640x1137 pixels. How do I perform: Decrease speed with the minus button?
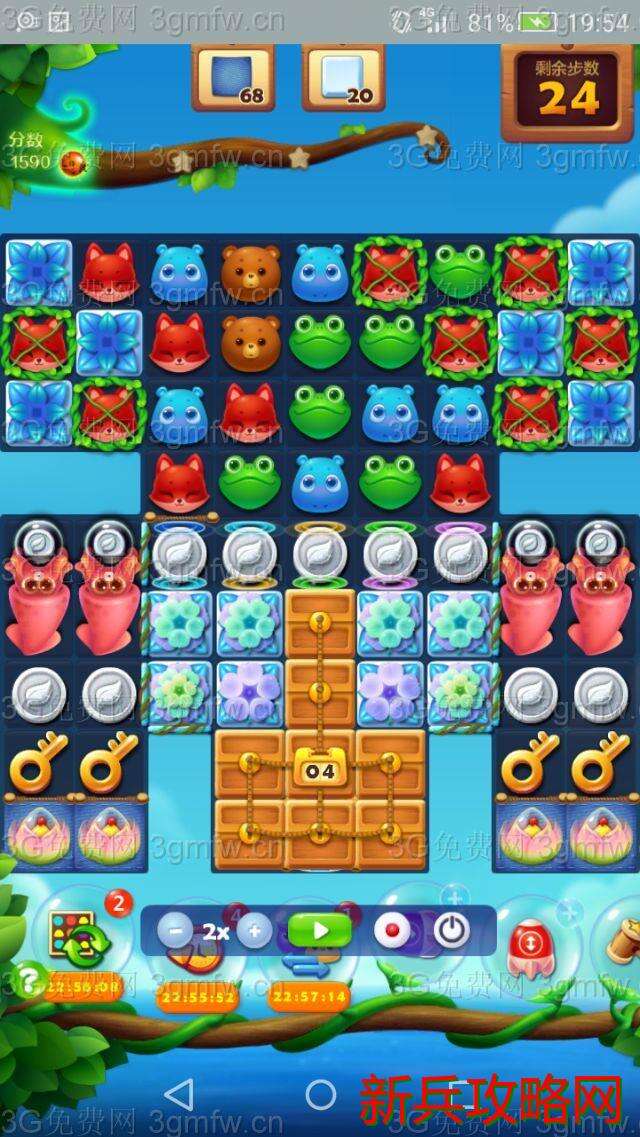tap(176, 931)
